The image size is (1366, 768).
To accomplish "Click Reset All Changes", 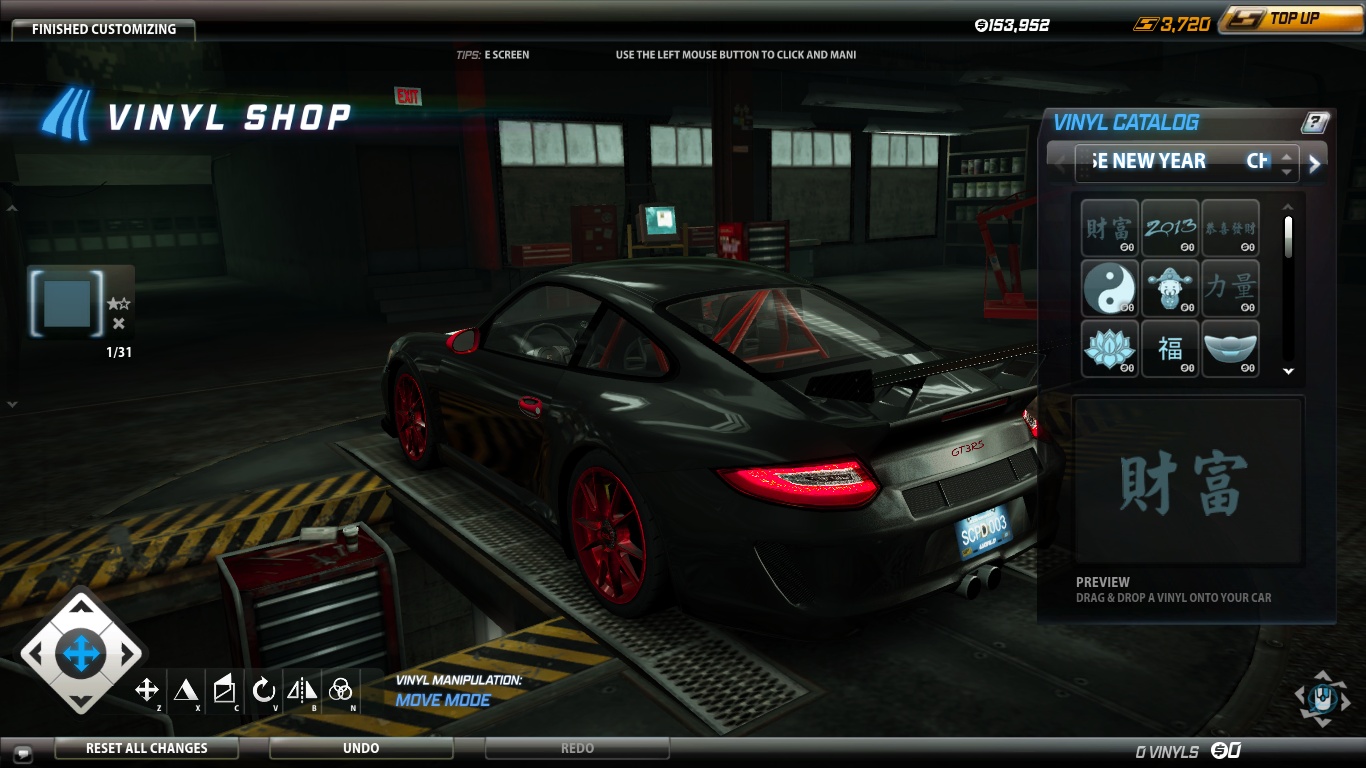I will point(146,748).
